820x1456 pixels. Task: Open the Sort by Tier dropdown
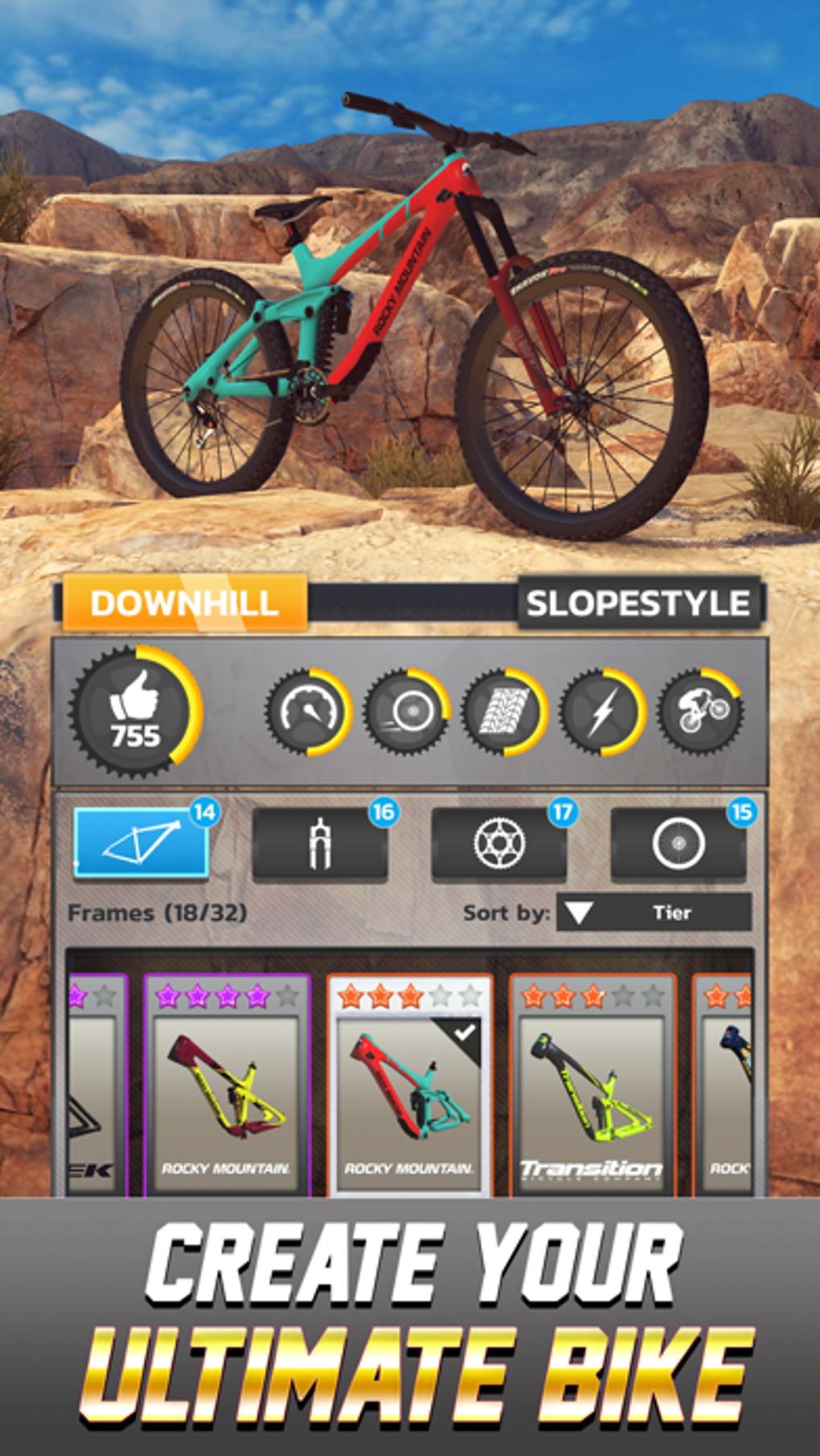coord(654,913)
